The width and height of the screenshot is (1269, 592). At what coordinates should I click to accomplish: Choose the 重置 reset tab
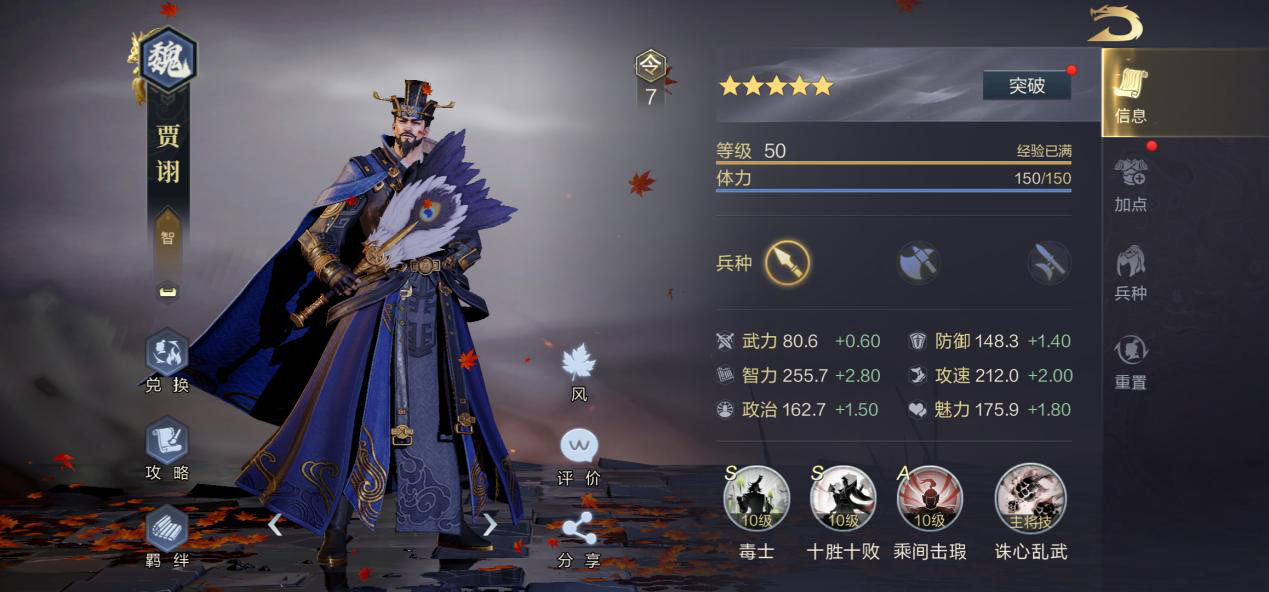coord(1131,362)
